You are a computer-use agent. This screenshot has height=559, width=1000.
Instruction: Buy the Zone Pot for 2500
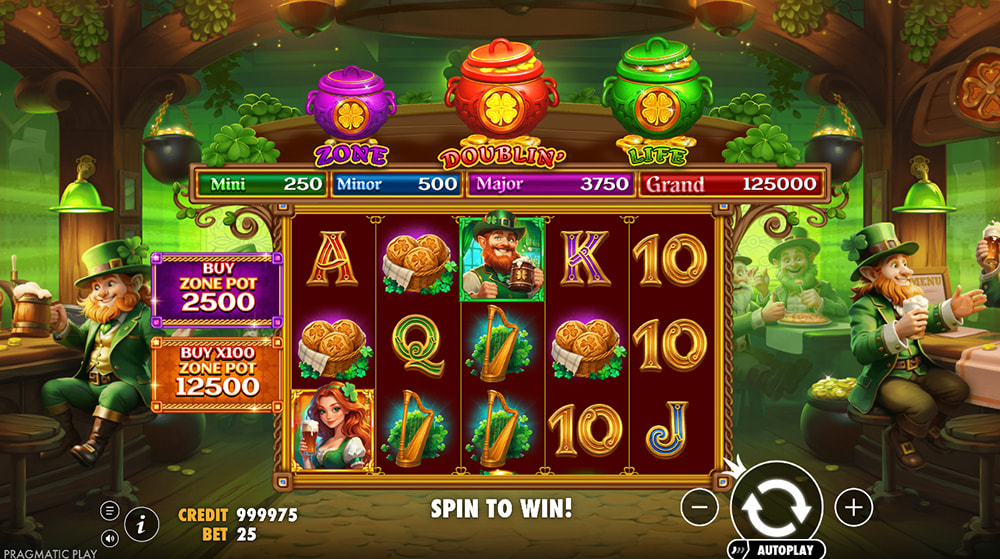pyautogui.click(x=217, y=290)
